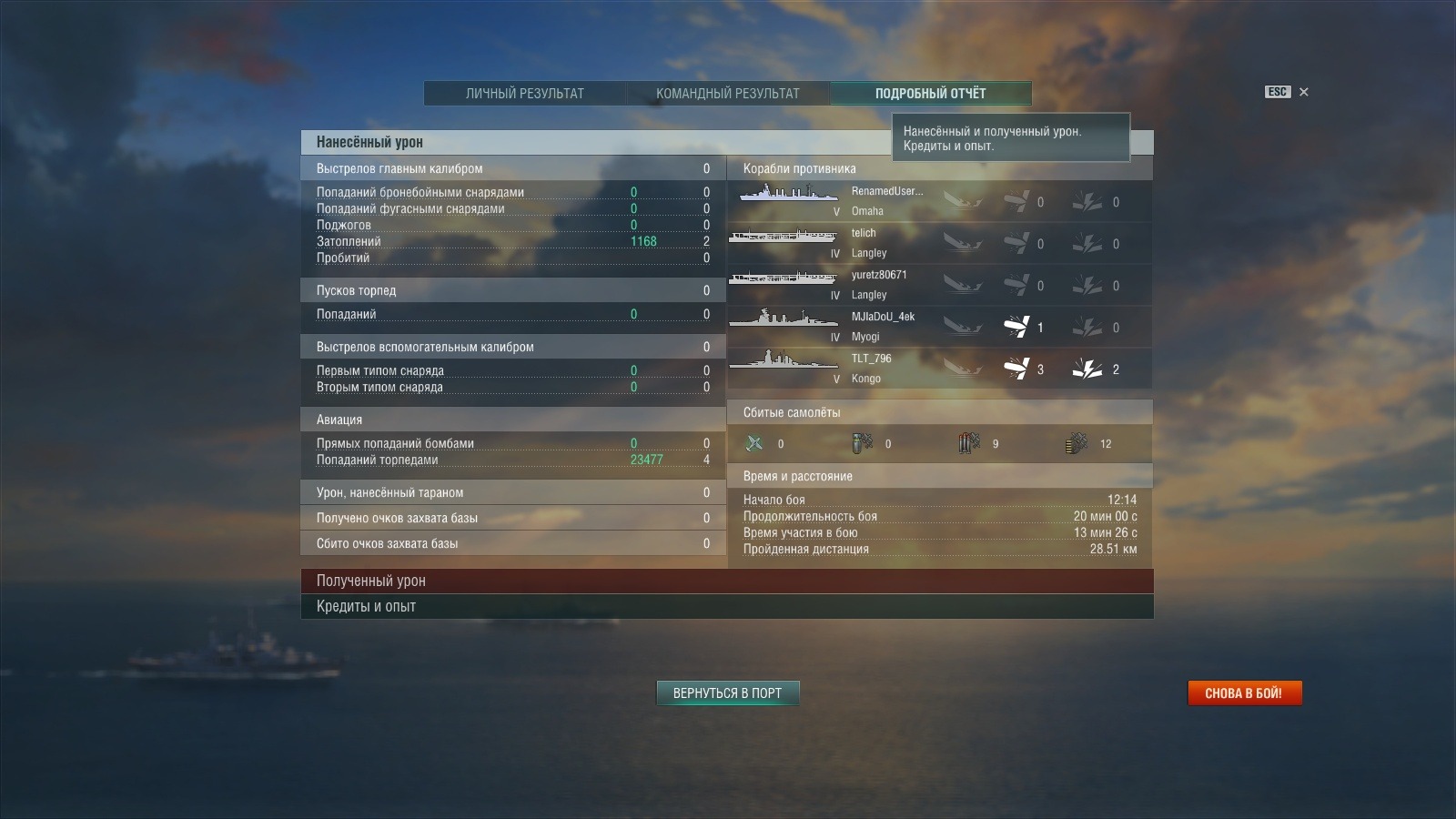
Task: Collapse the Нанесённый урон section header
Action: click(591, 142)
